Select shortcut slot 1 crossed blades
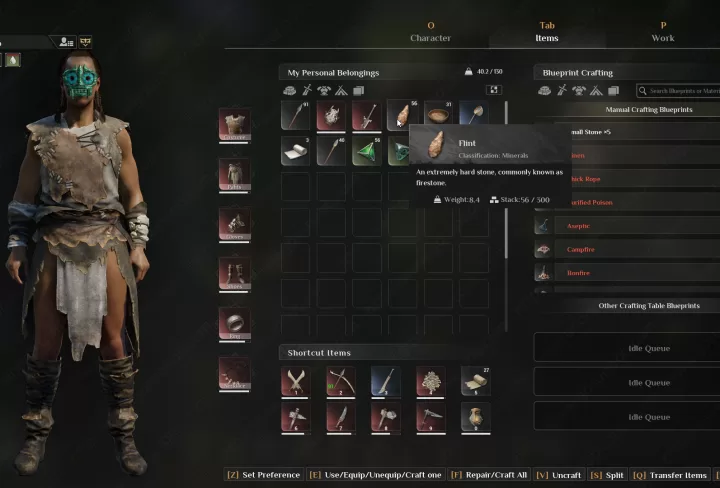This screenshot has height=488, width=720. 296,381
